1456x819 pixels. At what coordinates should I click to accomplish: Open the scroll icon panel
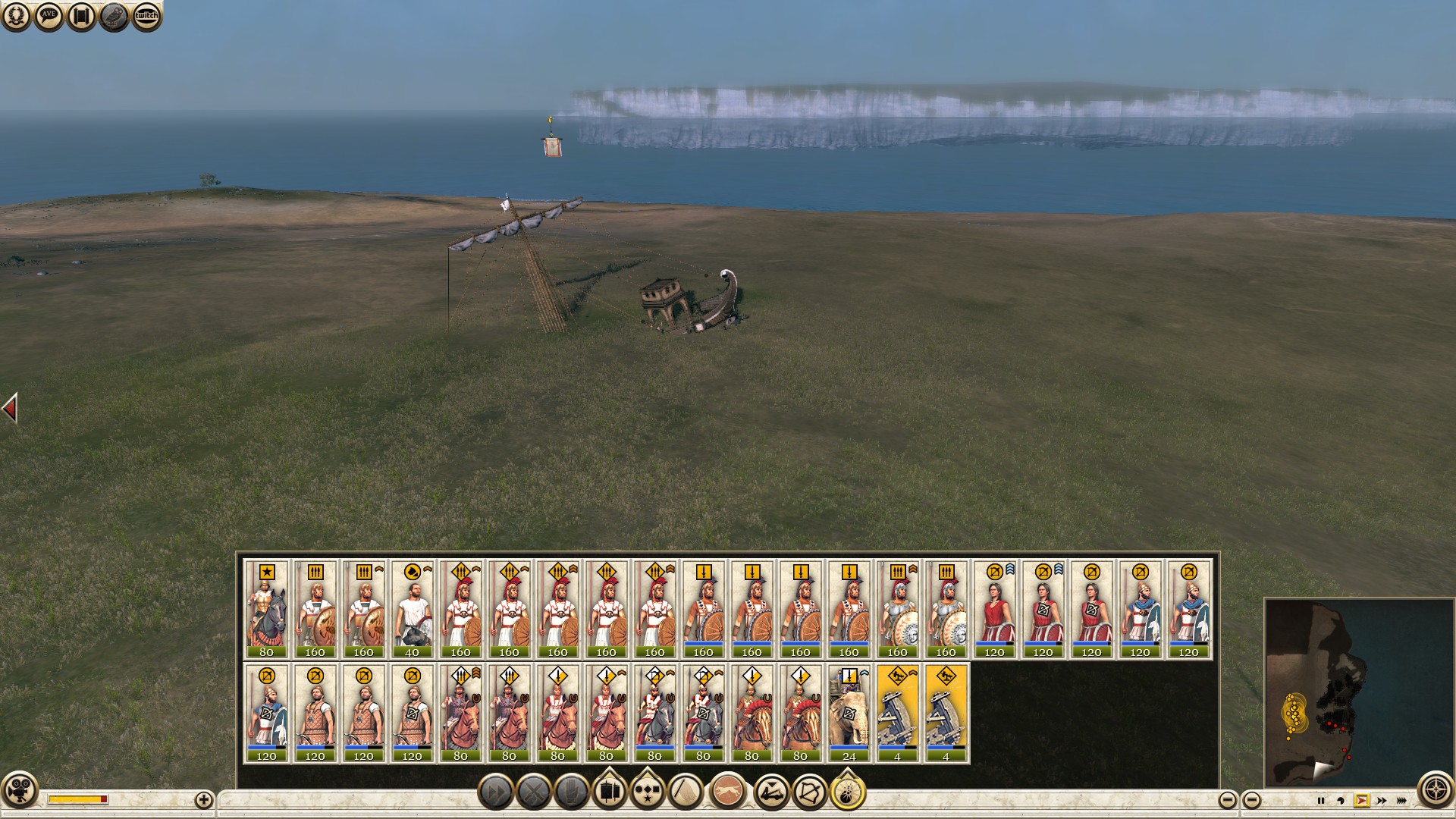coord(81,16)
